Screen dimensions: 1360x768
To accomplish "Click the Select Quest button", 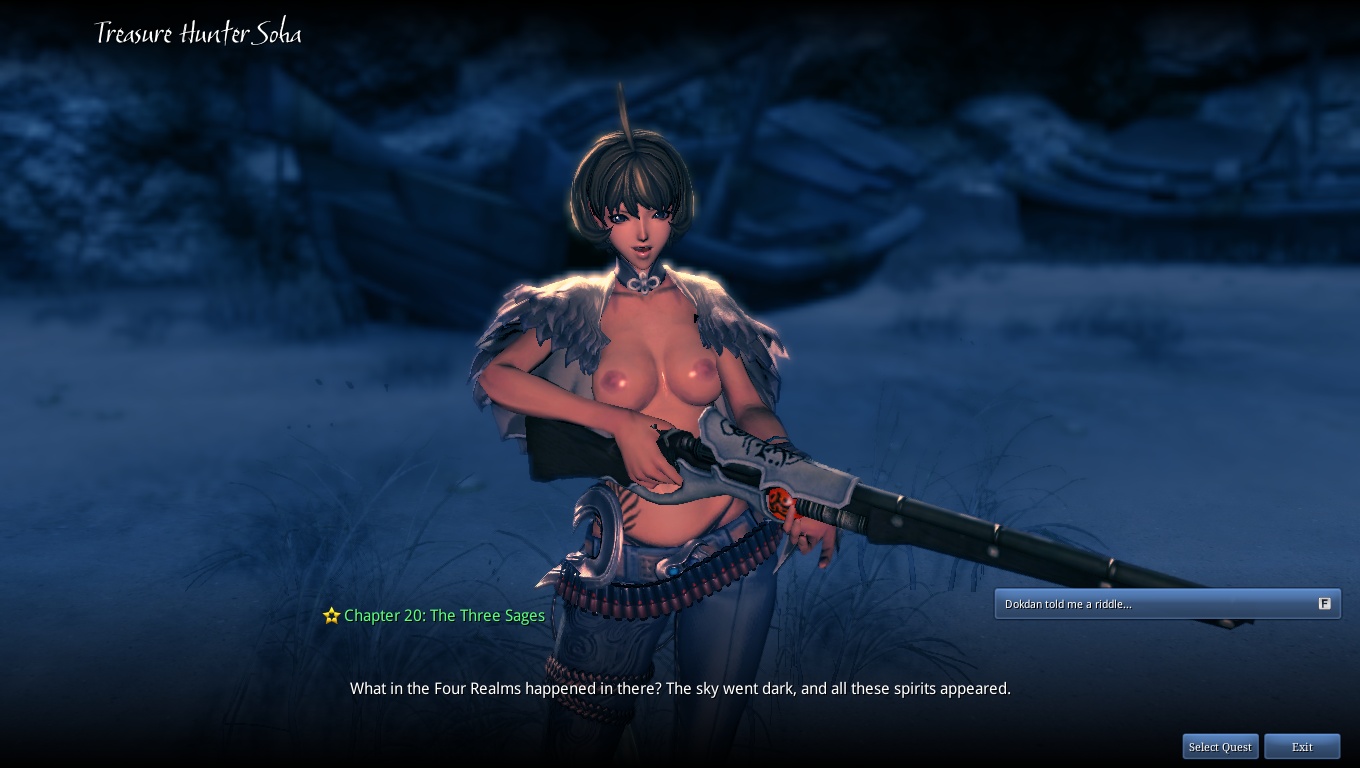I will coord(1220,747).
